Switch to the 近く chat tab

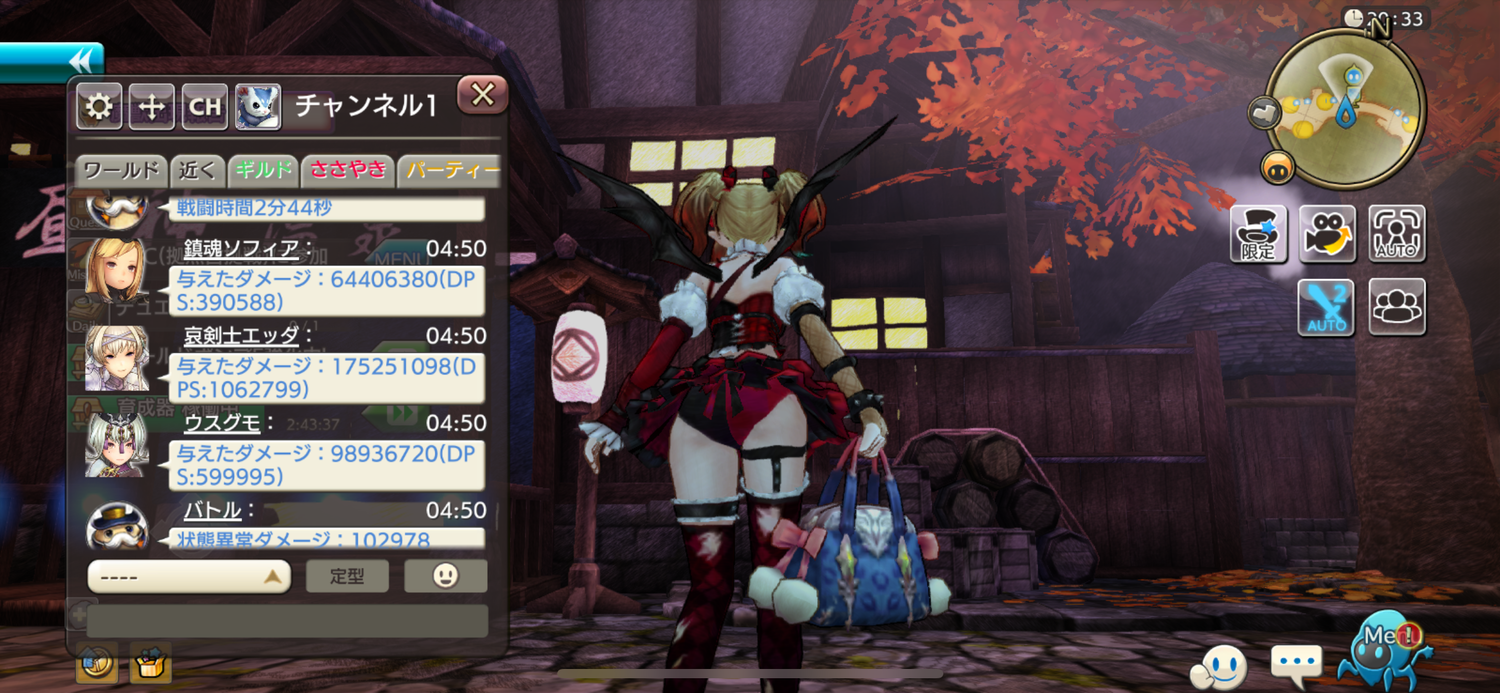click(x=197, y=170)
